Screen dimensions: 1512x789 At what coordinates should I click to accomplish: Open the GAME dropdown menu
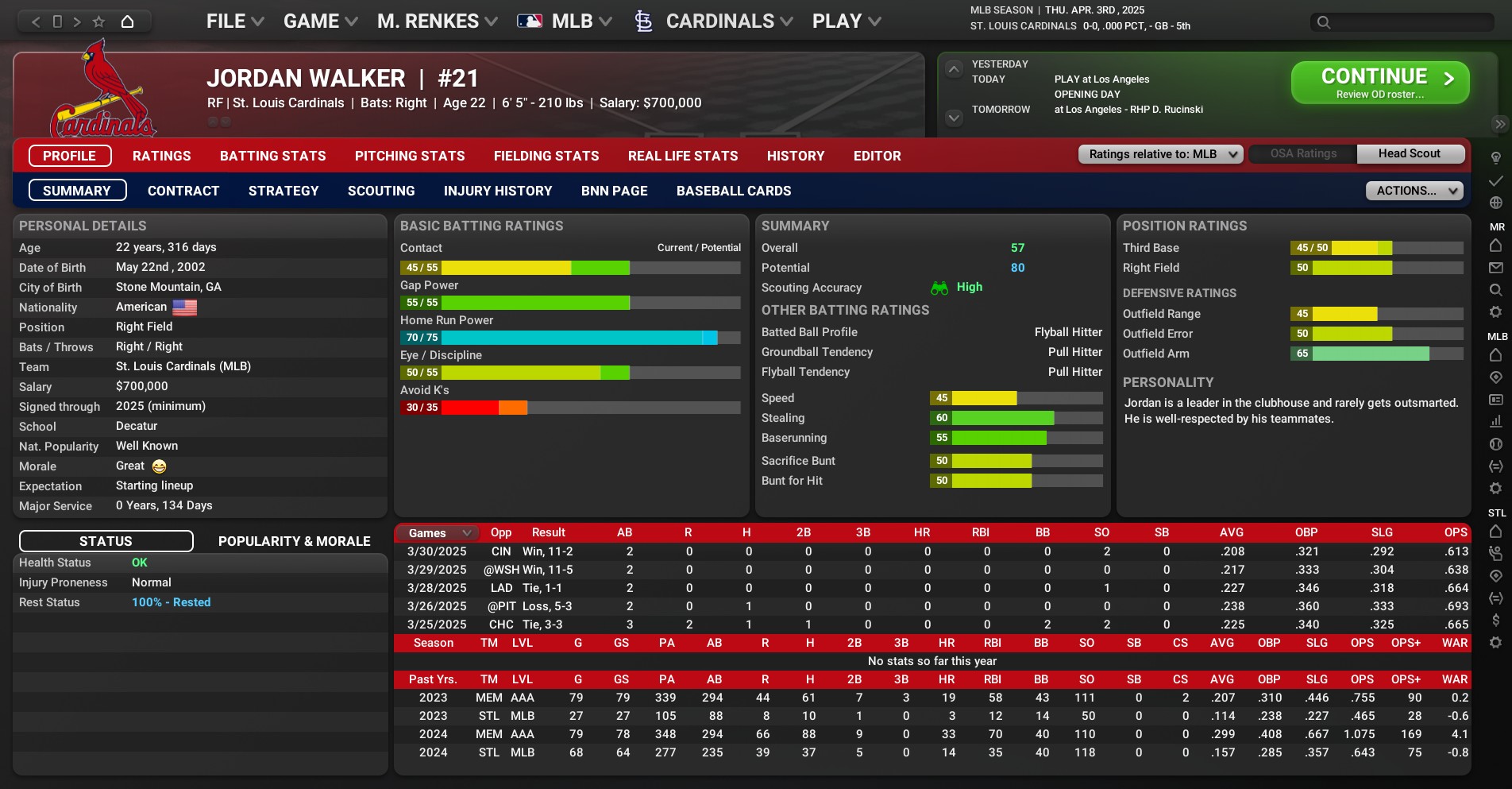click(x=320, y=21)
